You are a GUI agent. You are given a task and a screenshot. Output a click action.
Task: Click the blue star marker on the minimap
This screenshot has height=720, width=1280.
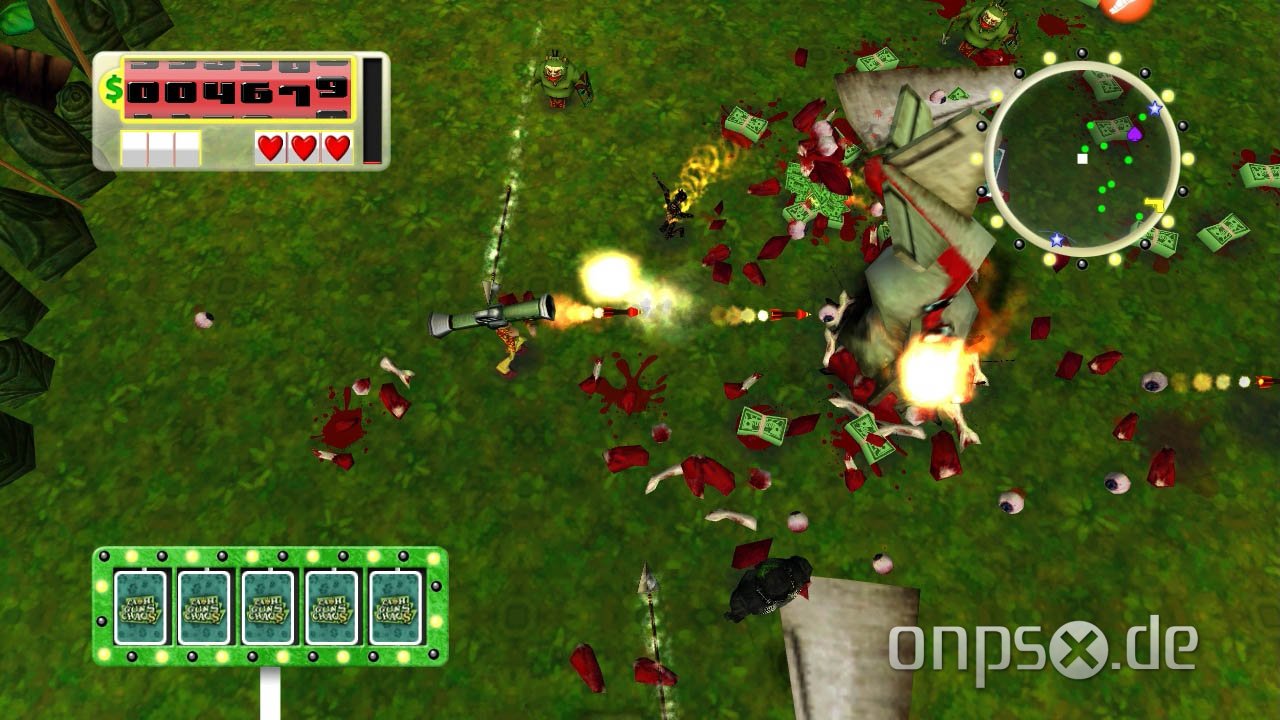coord(1154,110)
